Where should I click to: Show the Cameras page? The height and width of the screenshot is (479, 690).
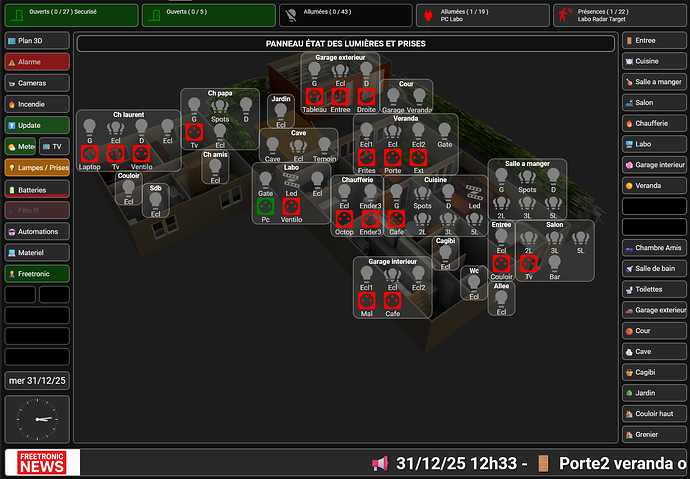[37, 82]
